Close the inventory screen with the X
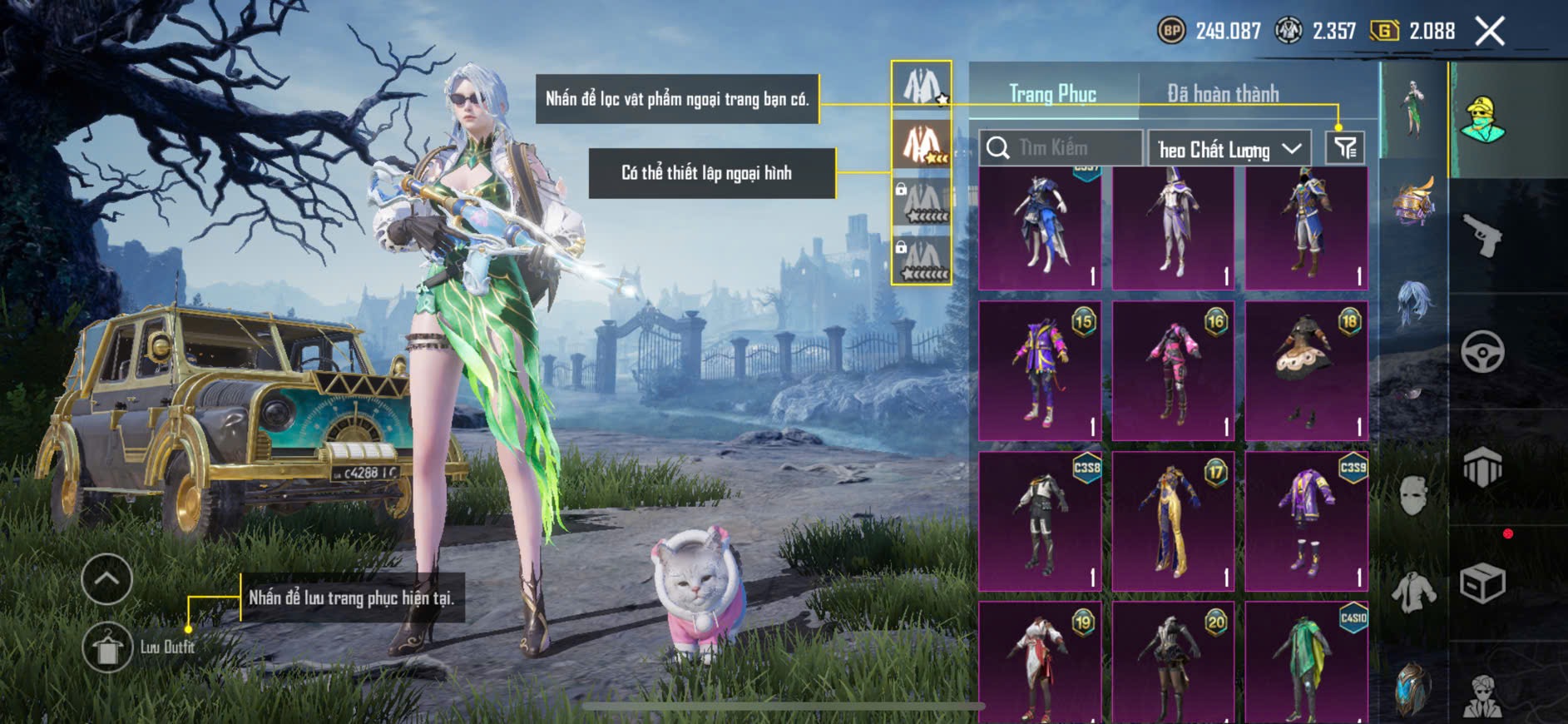The height and width of the screenshot is (724, 1568). [x=1490, y=32]
